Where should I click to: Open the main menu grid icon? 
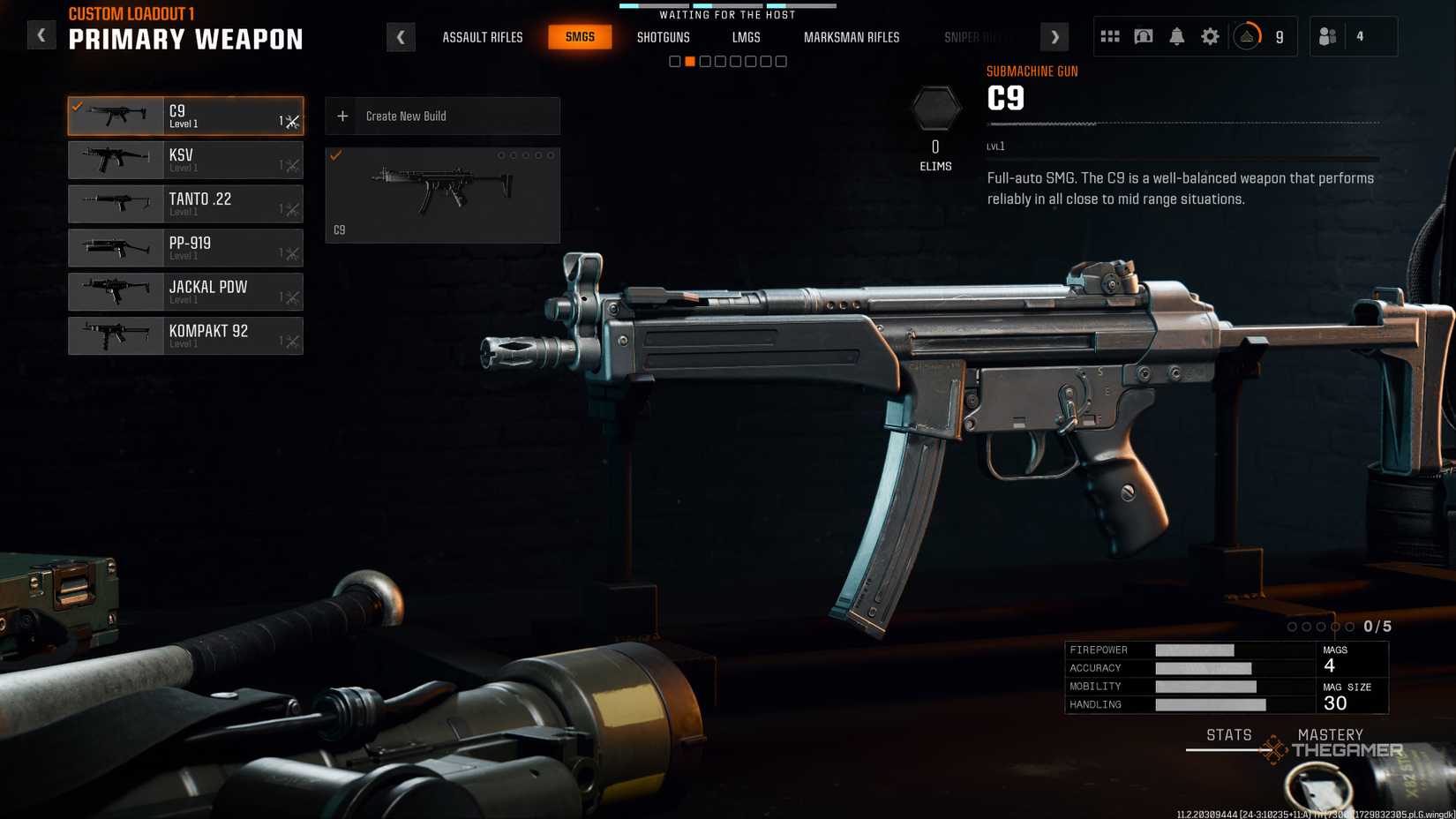tap(1109, 36)
